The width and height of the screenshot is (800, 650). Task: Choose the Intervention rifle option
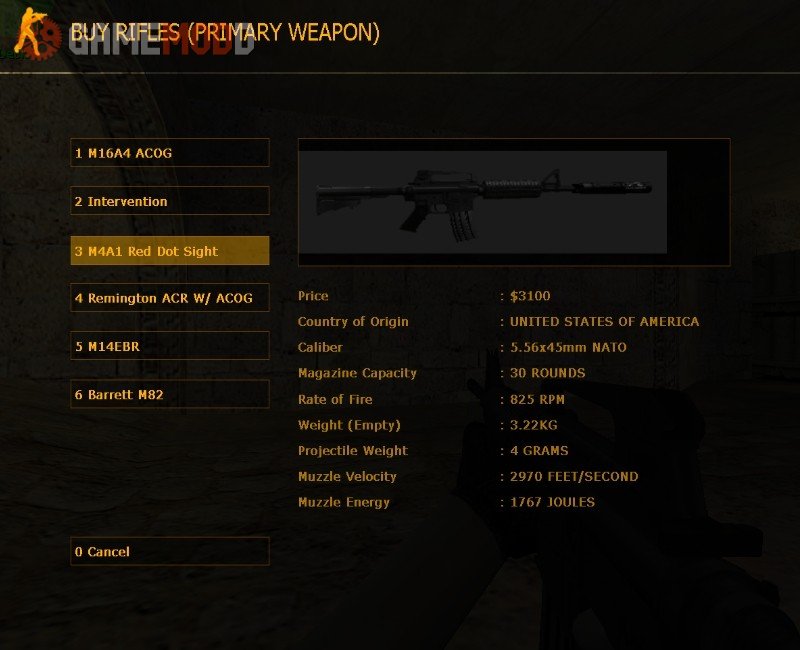170,201
